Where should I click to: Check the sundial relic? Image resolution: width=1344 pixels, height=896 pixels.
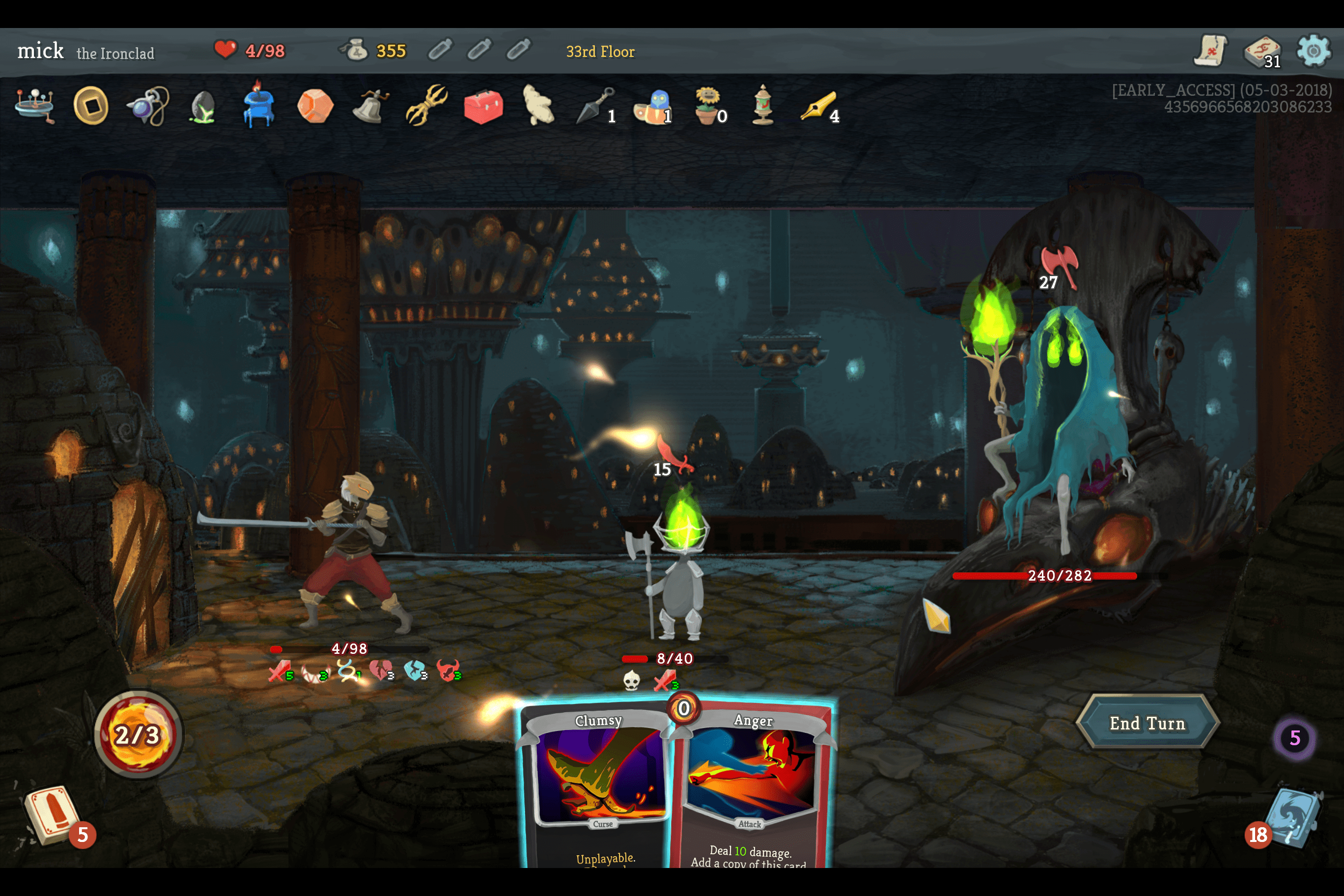tap(35, 105)
